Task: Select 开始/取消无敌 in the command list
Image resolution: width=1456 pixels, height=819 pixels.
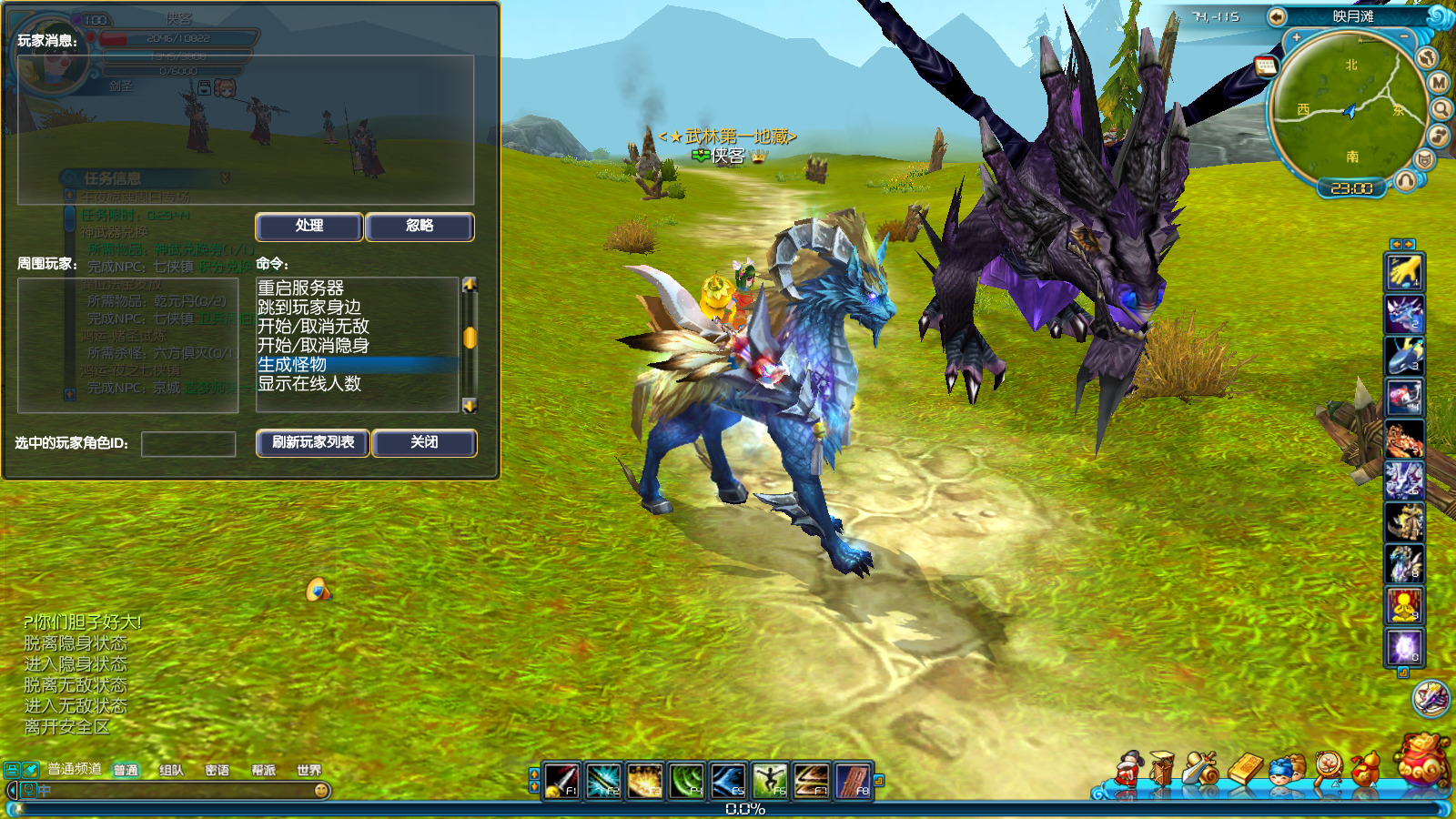Action: point(313,326)
